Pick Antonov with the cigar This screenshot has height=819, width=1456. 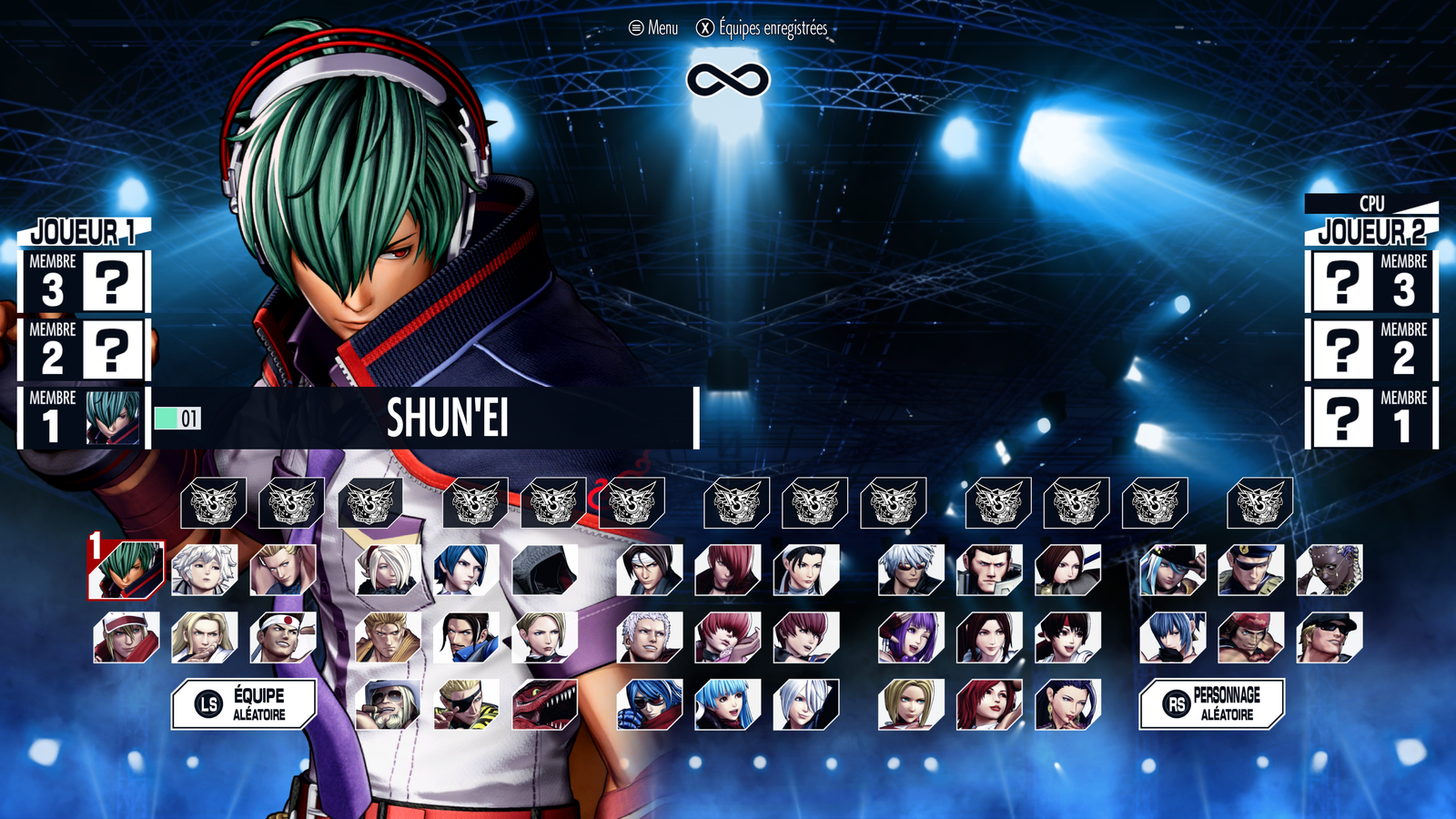tap(388, 704)
